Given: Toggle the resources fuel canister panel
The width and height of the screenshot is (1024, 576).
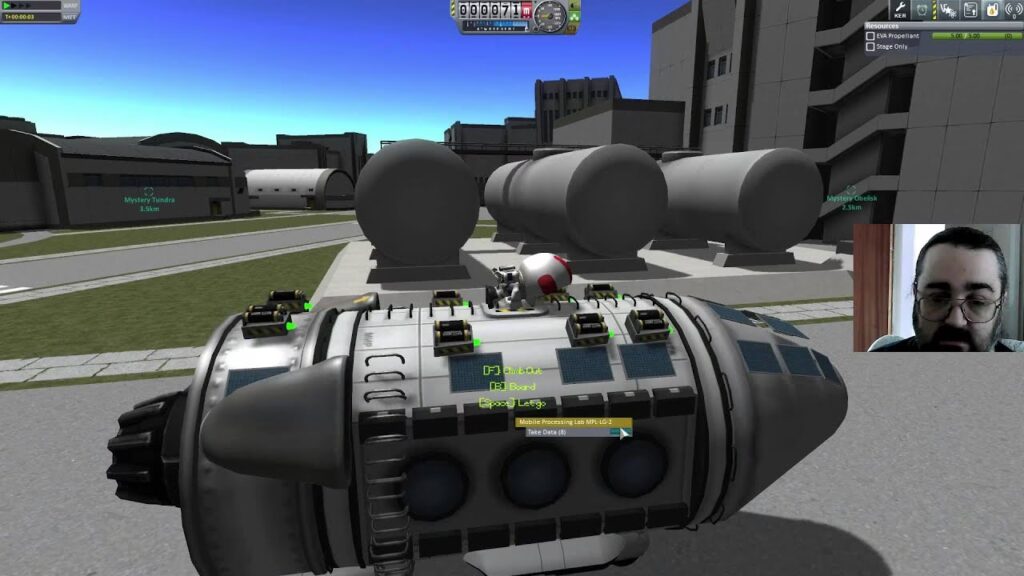Looking at the screenshot, I should 992,10.
